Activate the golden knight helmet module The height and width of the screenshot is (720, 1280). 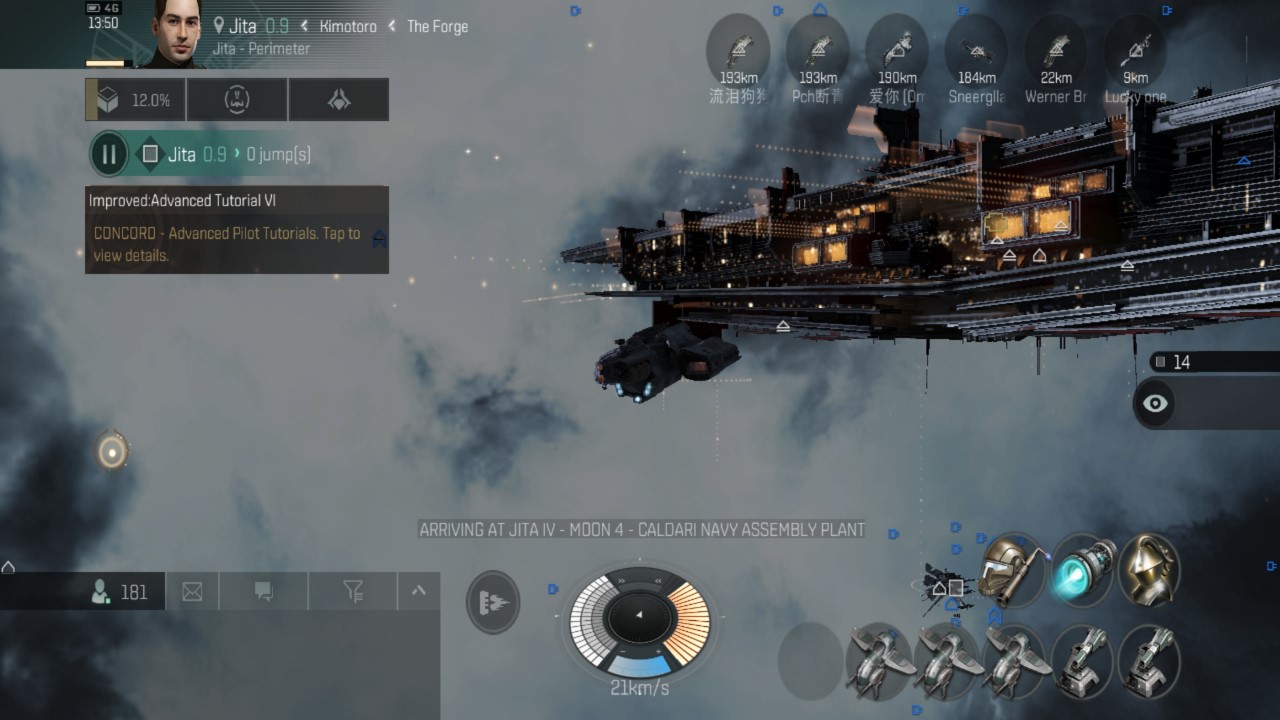[x=1149, y=569]
